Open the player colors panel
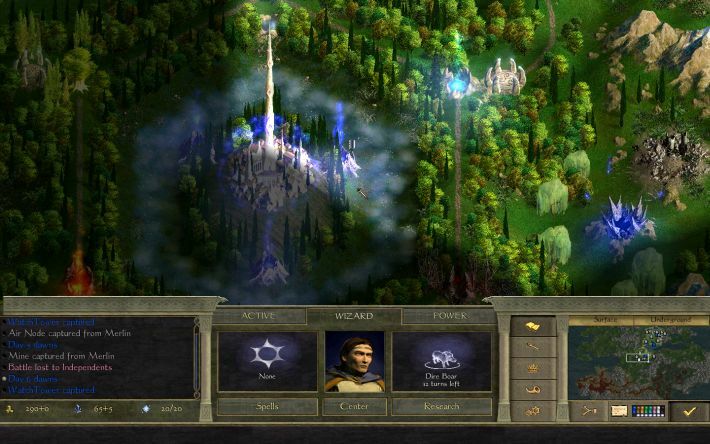 (x=648, y=410)
